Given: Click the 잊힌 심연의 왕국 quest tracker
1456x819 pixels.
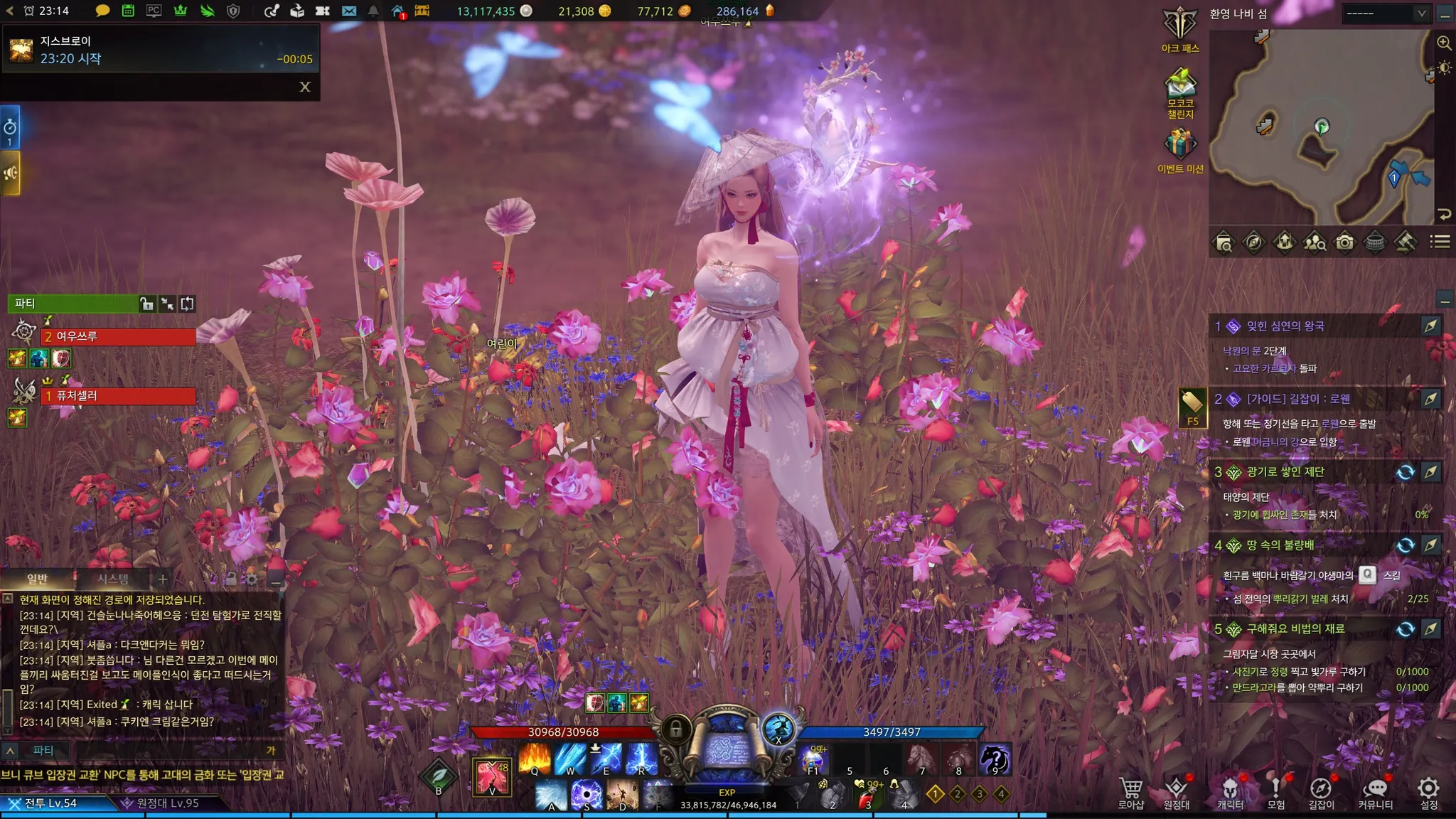Looking at the screenshot, I should point(1285,326).
